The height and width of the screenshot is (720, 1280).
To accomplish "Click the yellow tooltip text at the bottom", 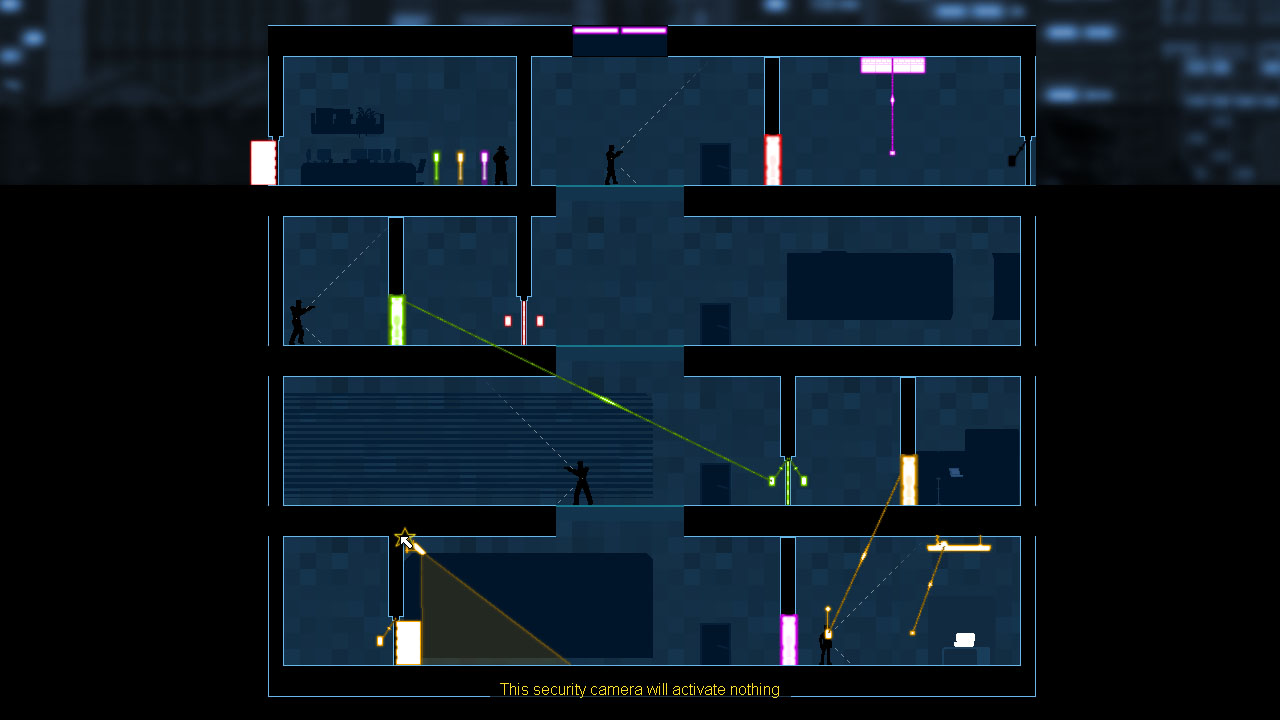I will 640,690.
